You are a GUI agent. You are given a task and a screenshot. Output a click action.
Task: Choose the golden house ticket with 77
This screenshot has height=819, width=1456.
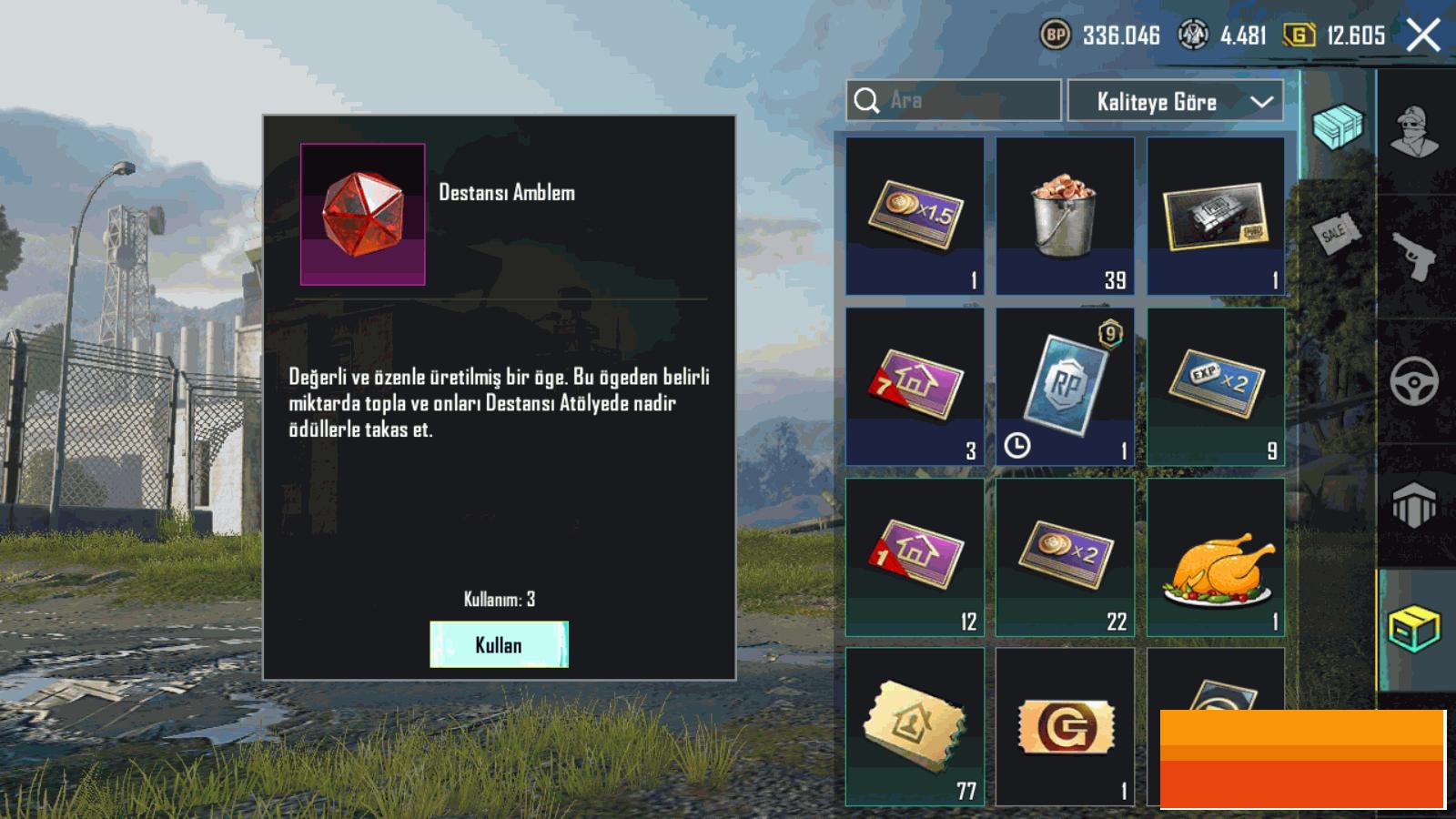point(915,726)
